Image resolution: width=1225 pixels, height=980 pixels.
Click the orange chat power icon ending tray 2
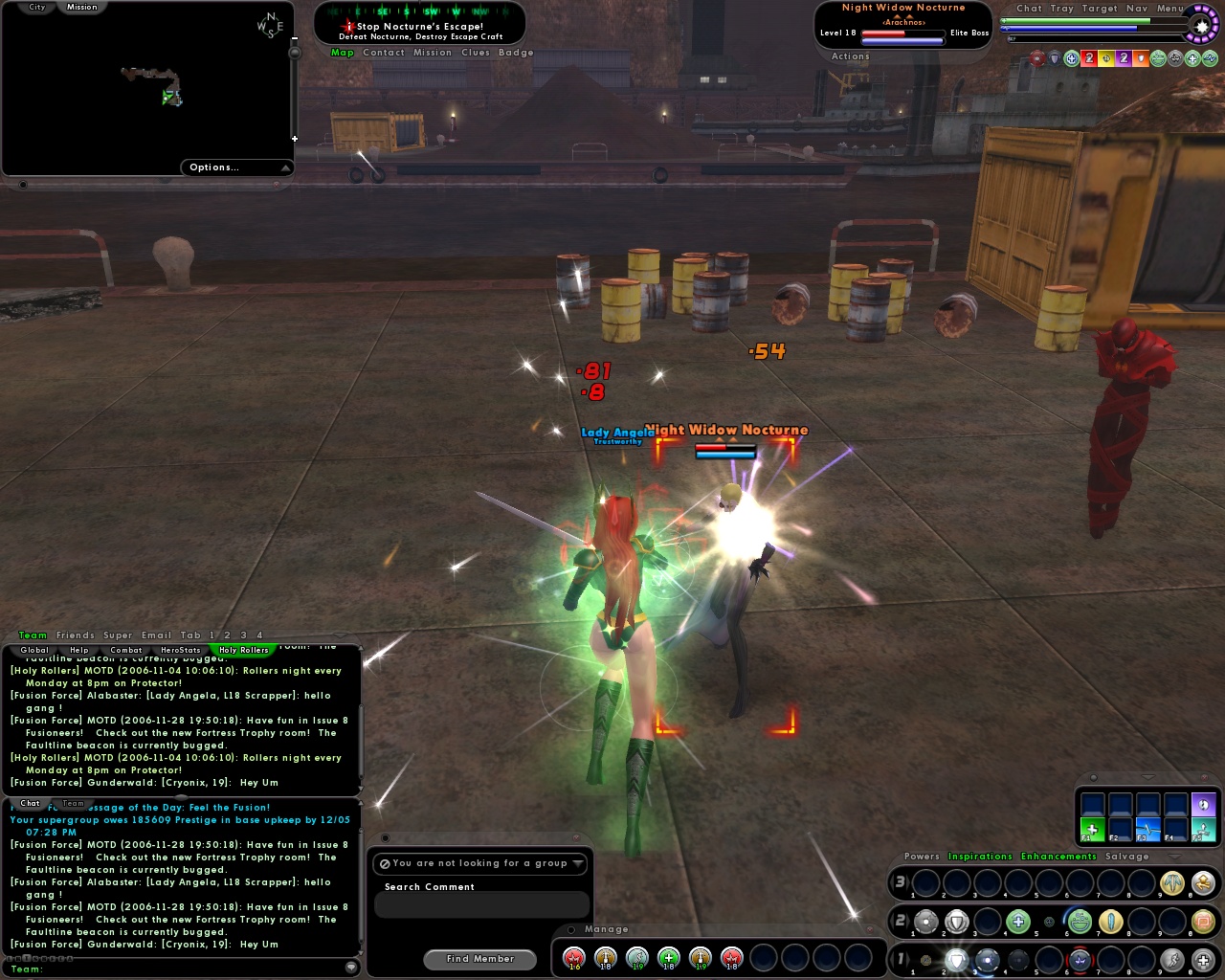point(1201,921)
